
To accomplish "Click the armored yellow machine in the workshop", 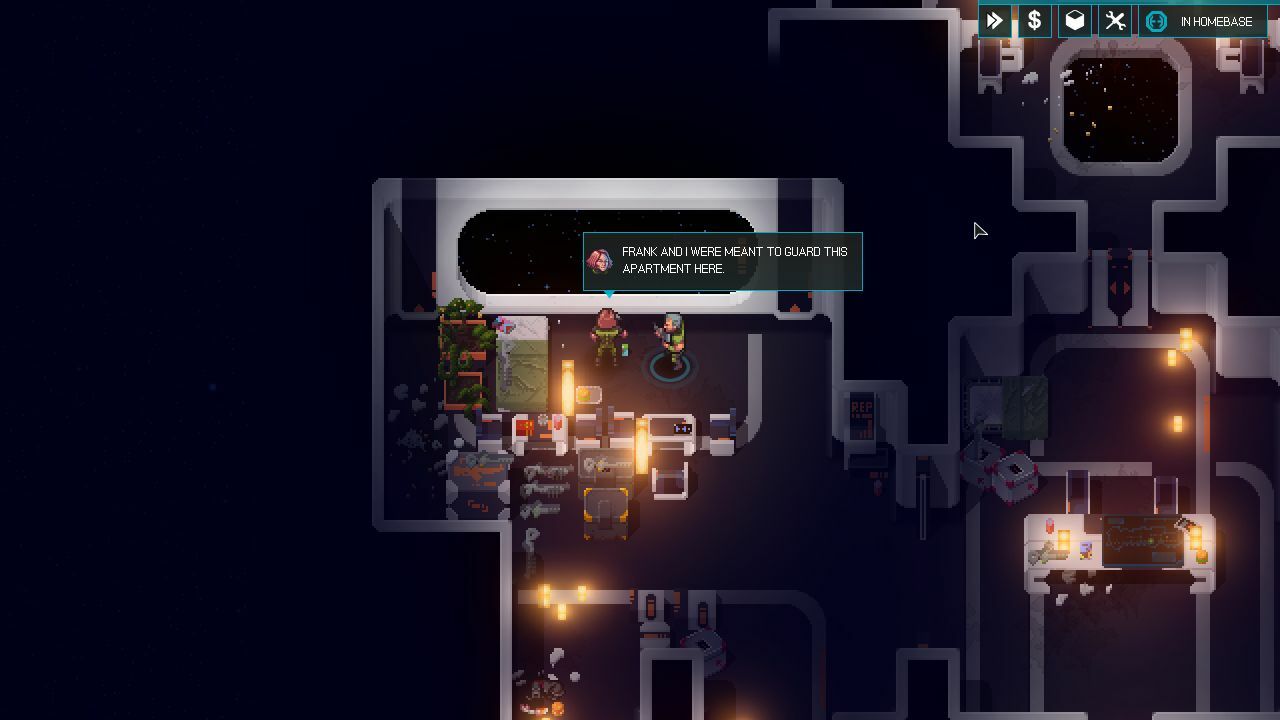I will 606,513.
